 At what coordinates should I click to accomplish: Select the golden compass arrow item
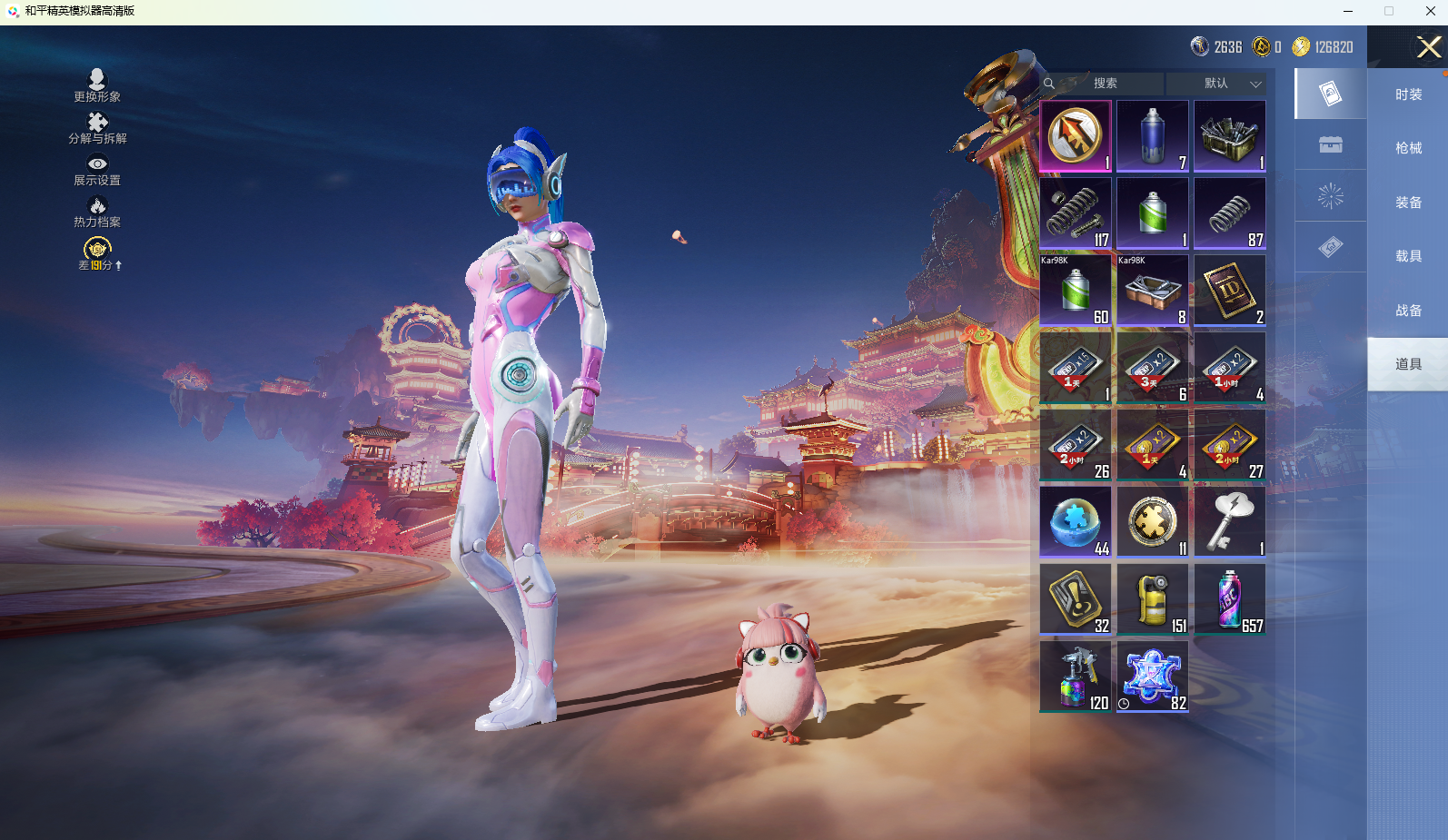pos(1076,136)
